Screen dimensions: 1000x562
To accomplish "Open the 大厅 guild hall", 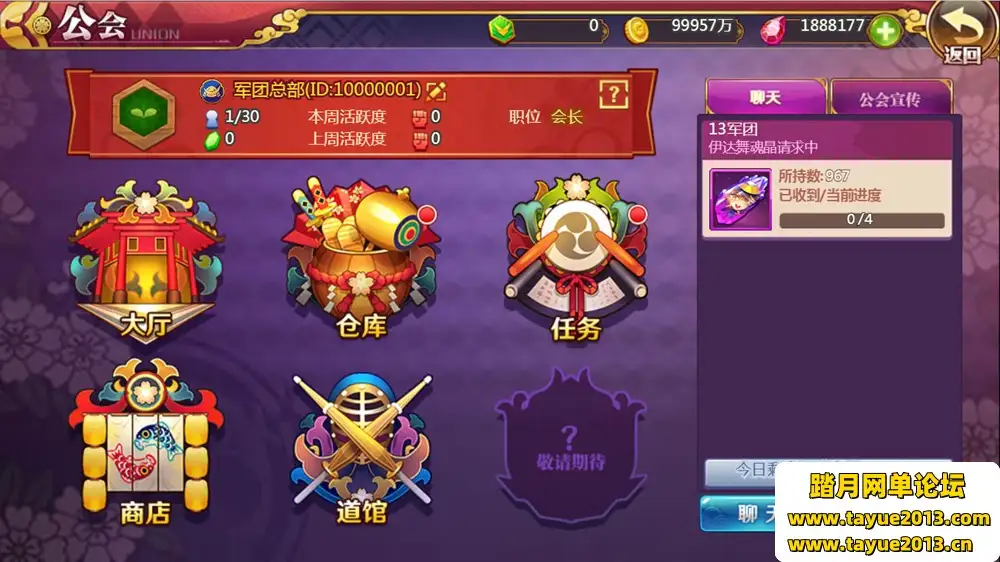I will (x=145, y=262).
